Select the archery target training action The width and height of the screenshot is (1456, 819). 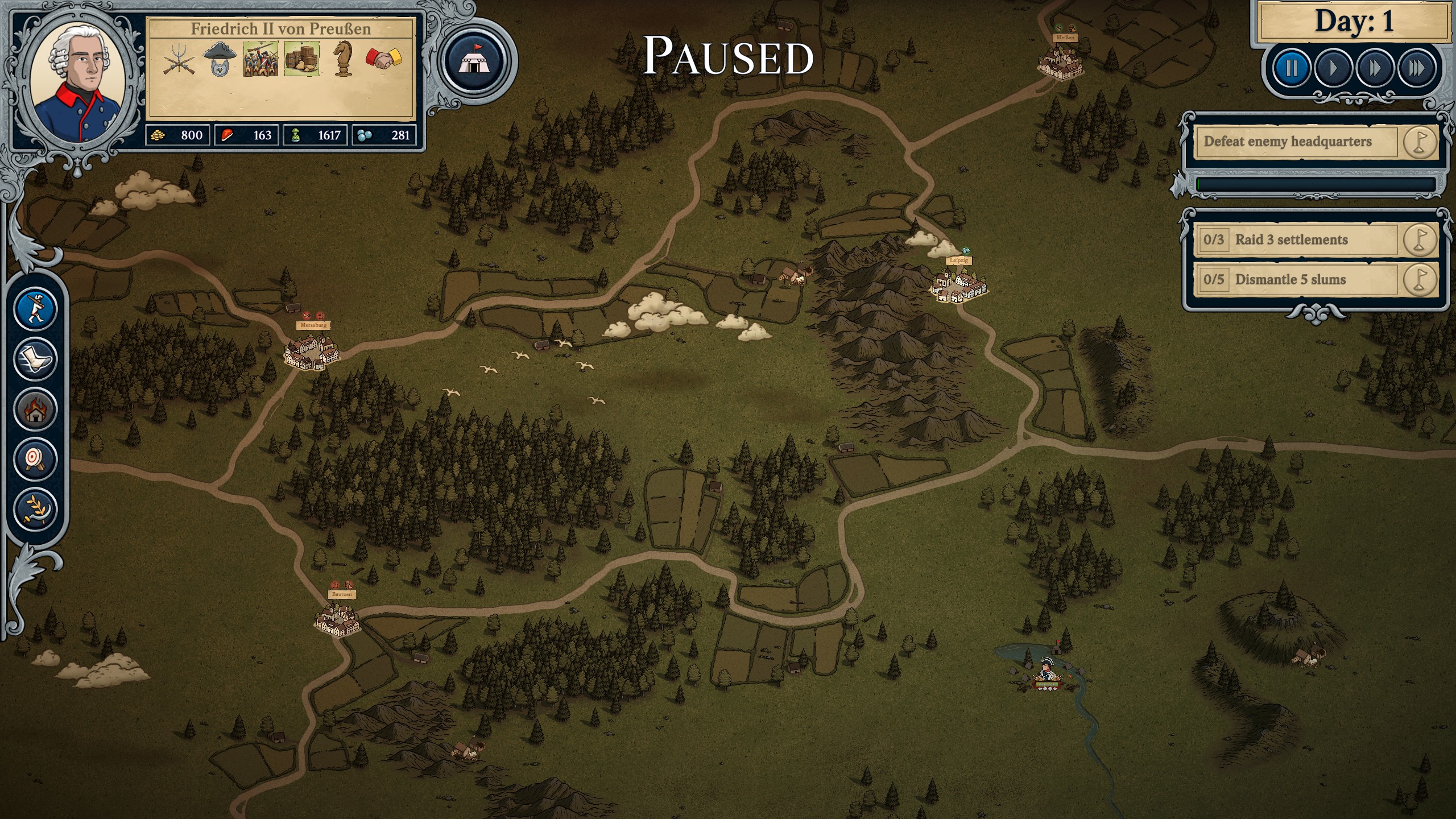(35, 459)
